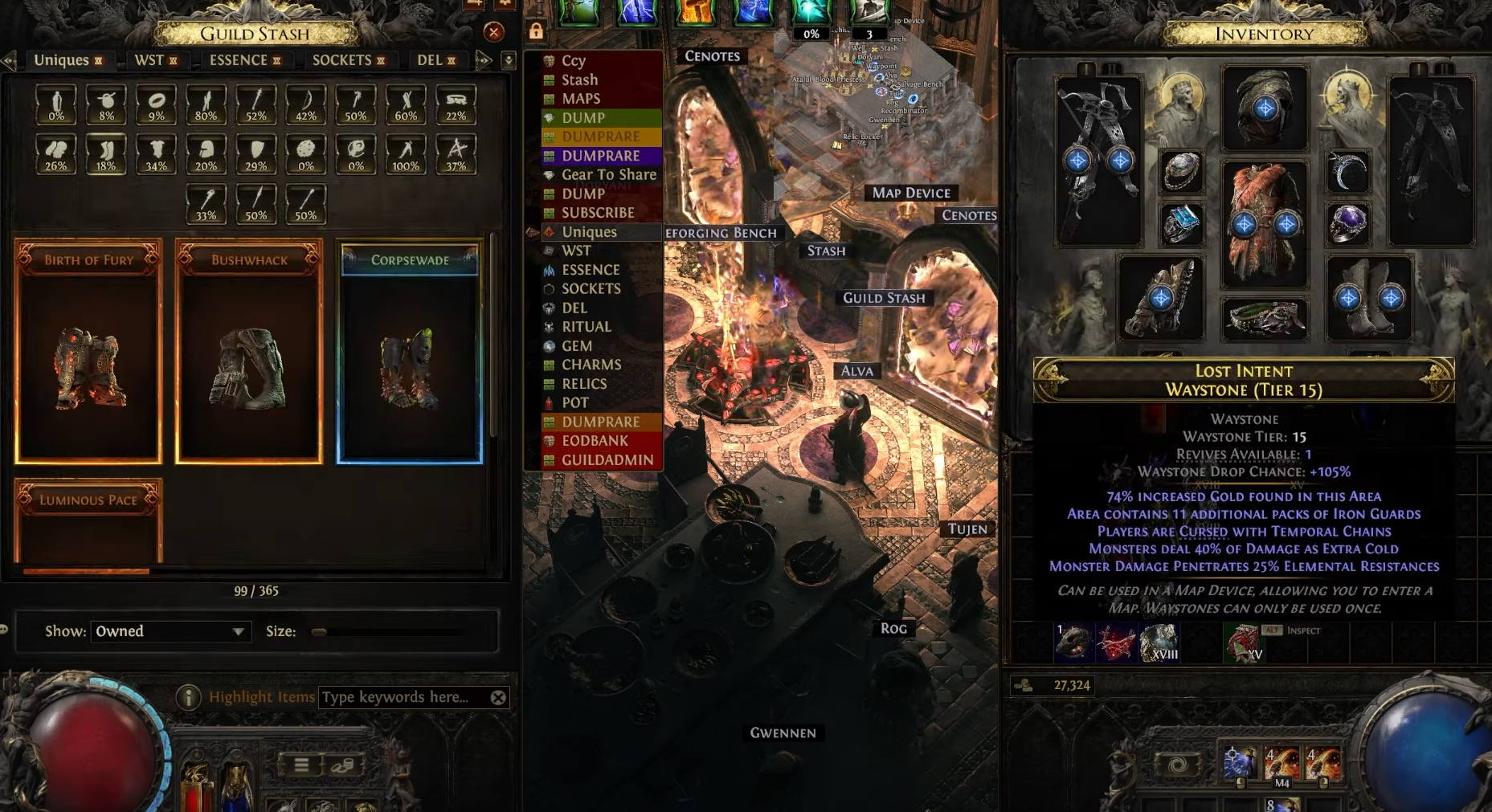Image resolution: width=1492 pixels, height=812 pixels.
Task: Adjust the Size slider
Action: pyautogui.click(x=320, y=632)
